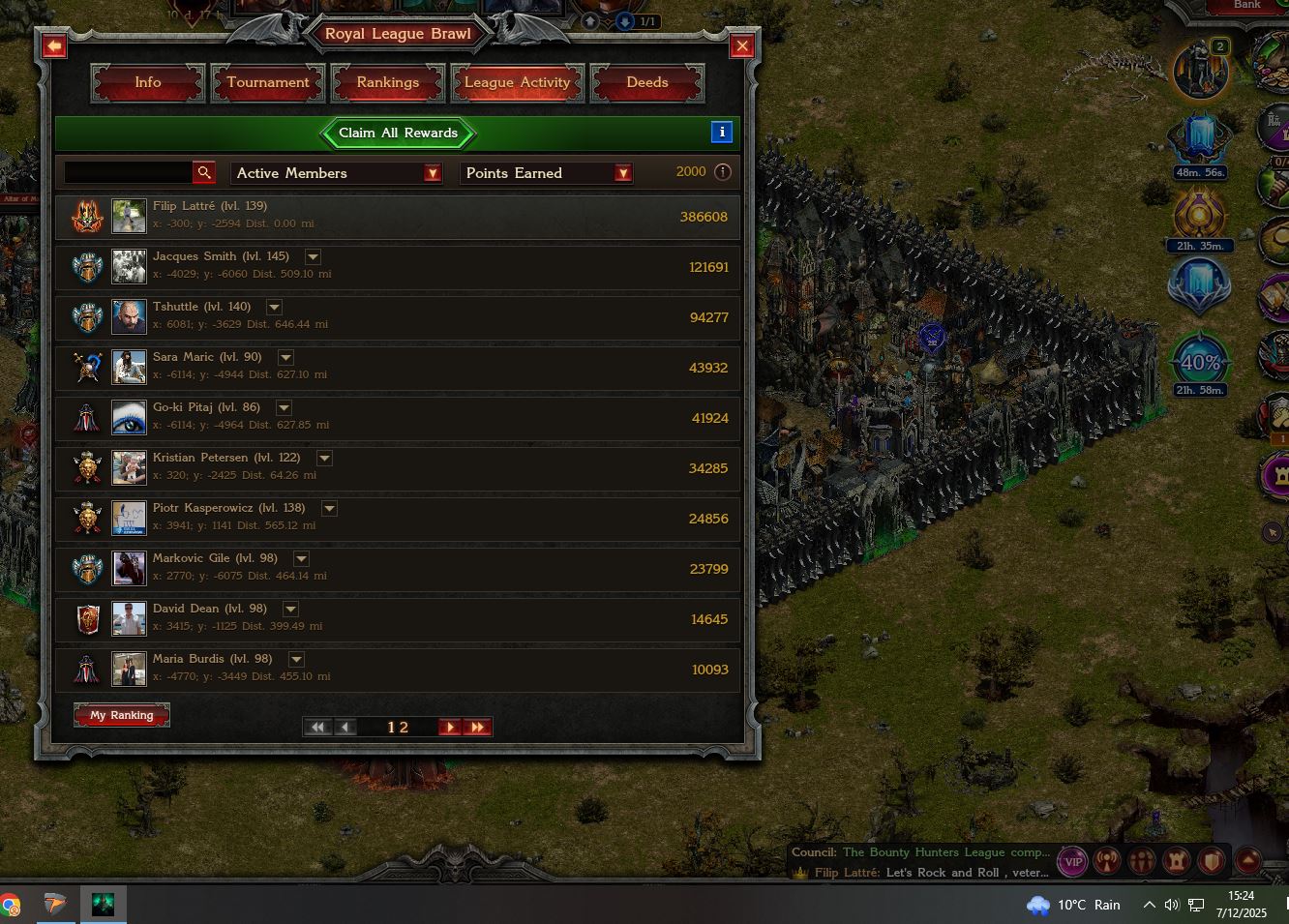Open the Points Earned dropdown
The height and width of the screenshot is (924, 1289).
pyautogui.click(x=623, y=173)
